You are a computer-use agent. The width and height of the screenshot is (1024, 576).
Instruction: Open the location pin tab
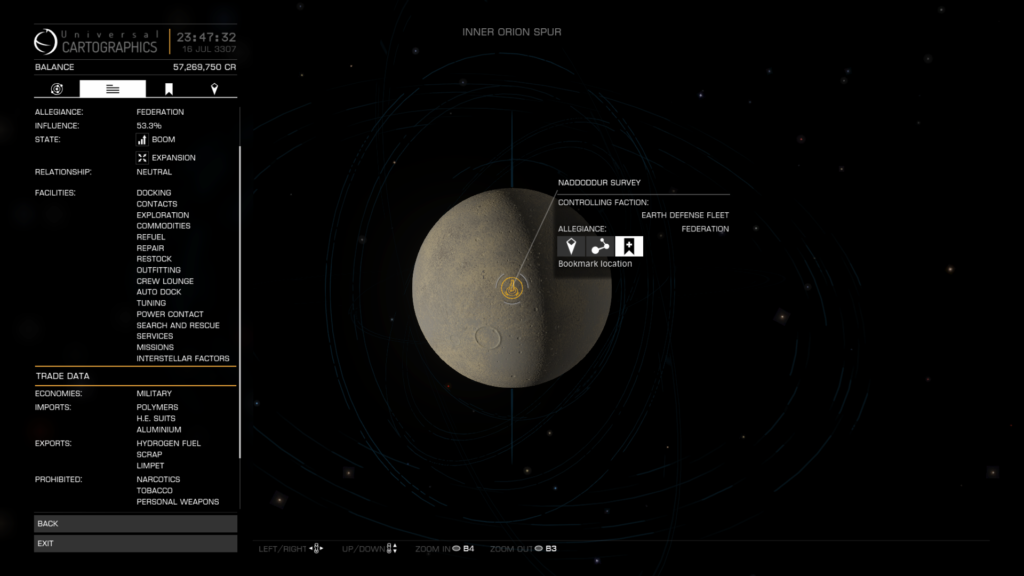tap(214, 89)
